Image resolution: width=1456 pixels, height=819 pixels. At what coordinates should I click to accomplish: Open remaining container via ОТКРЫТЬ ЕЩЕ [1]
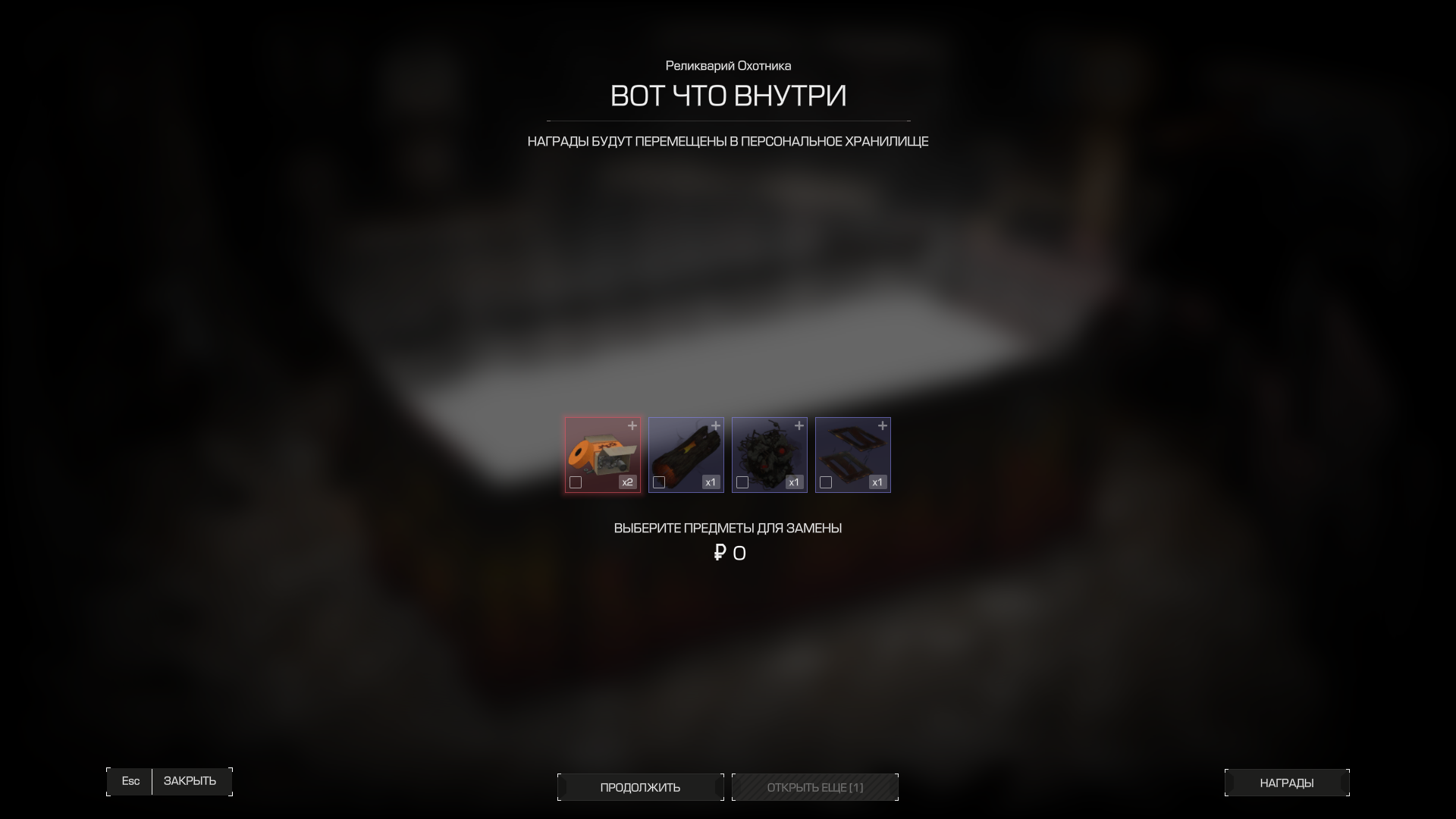[814, 787]
